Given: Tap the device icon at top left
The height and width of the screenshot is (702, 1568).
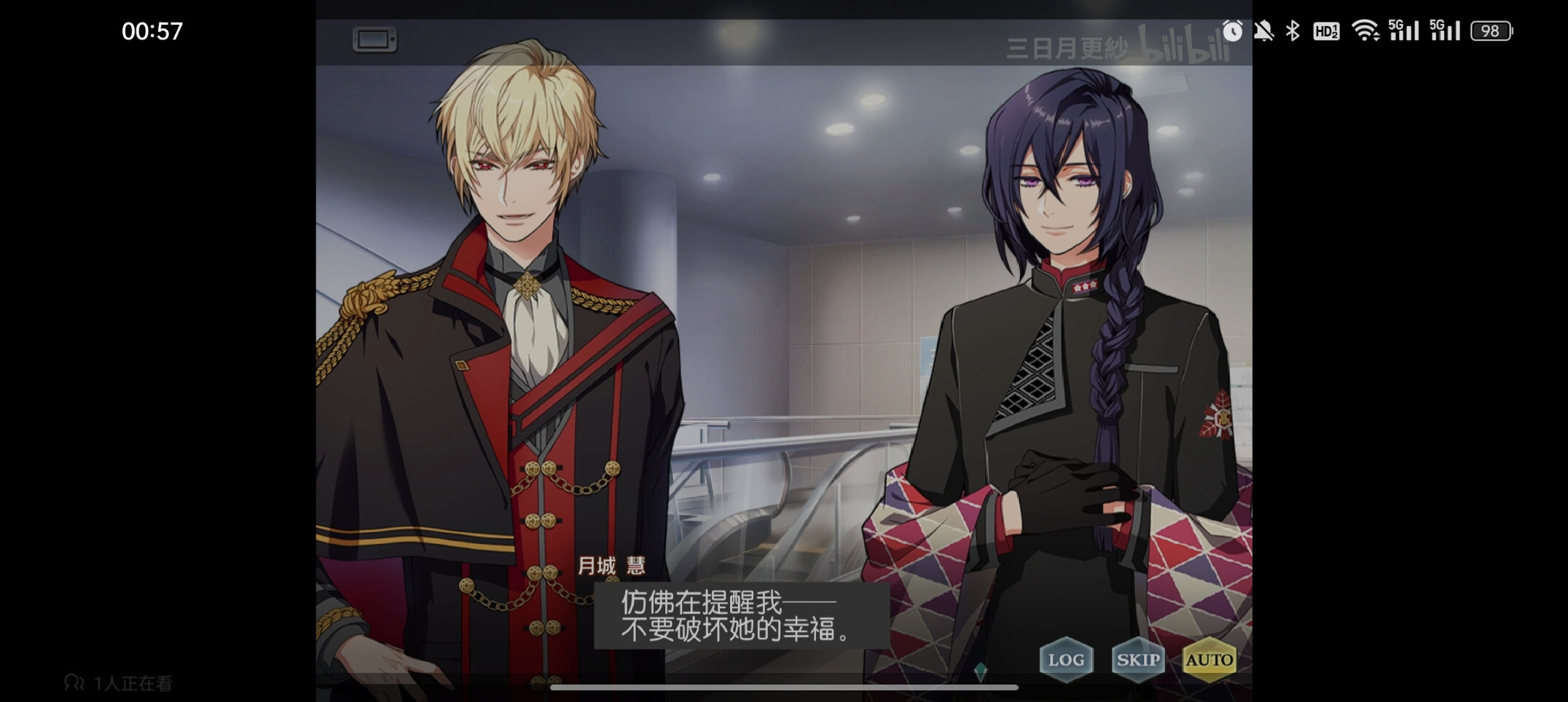Looking at the screenshot, I should [x=375, y=39].
